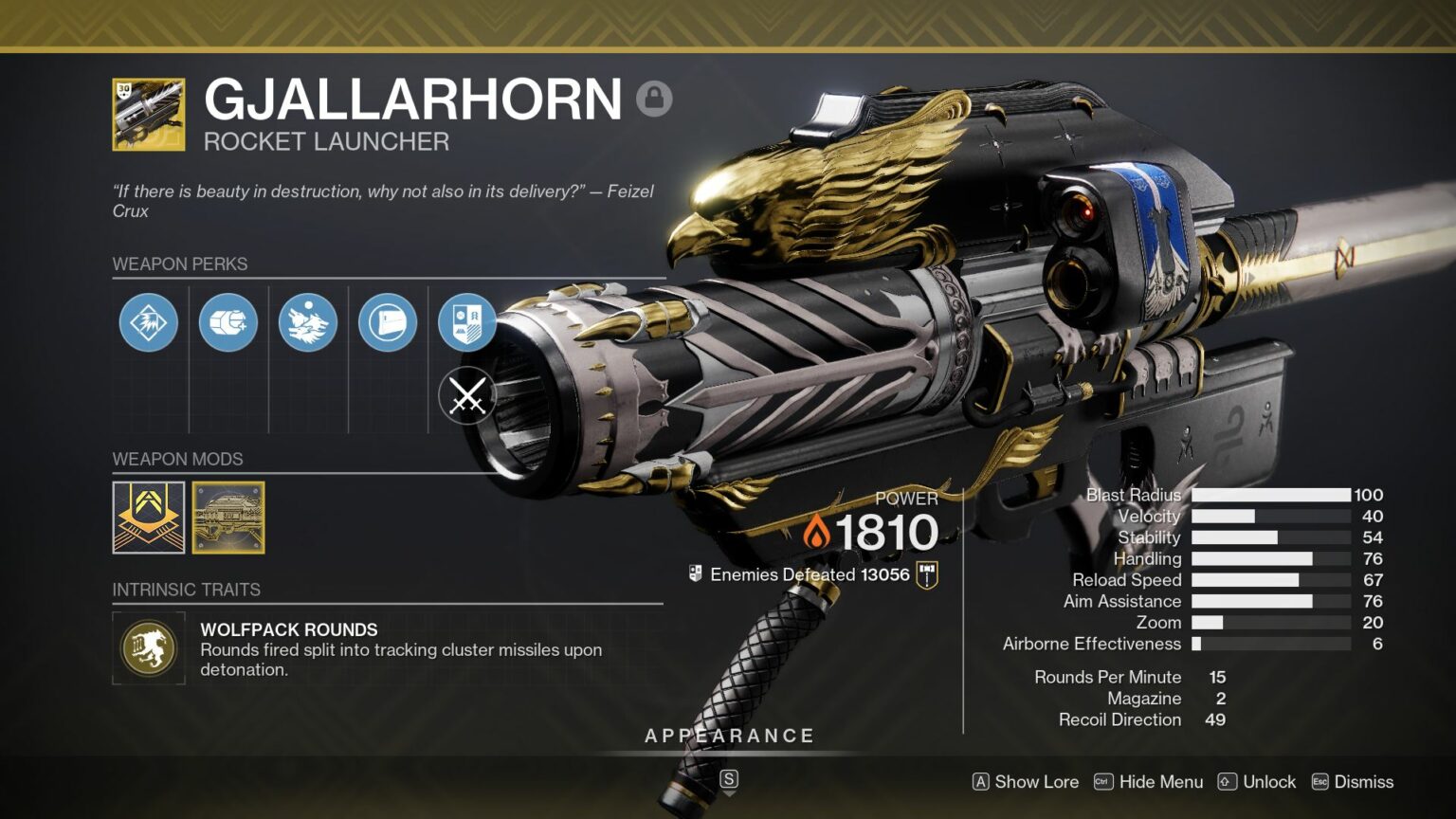
Task: Click the wolf-themed Pack Hunter perk icon
Action: (x=307, y=322)
